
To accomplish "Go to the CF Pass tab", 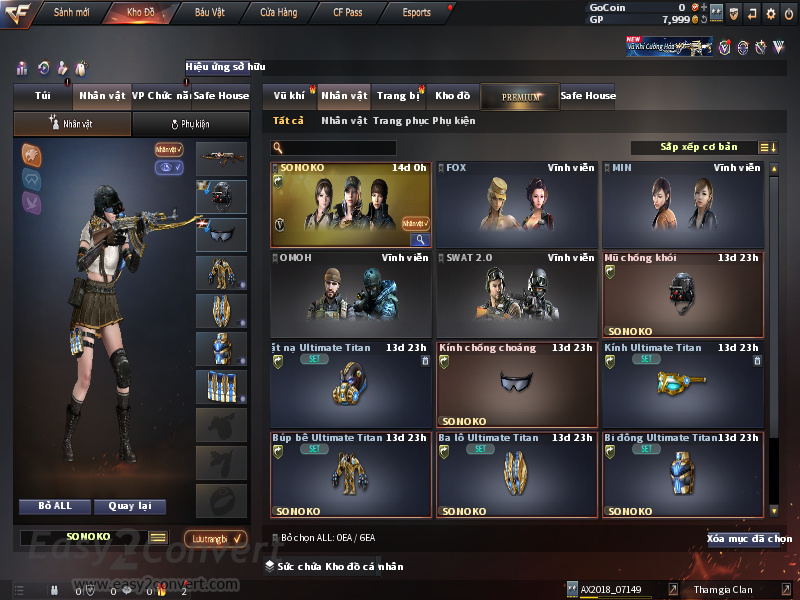I will tap(349, 13).
